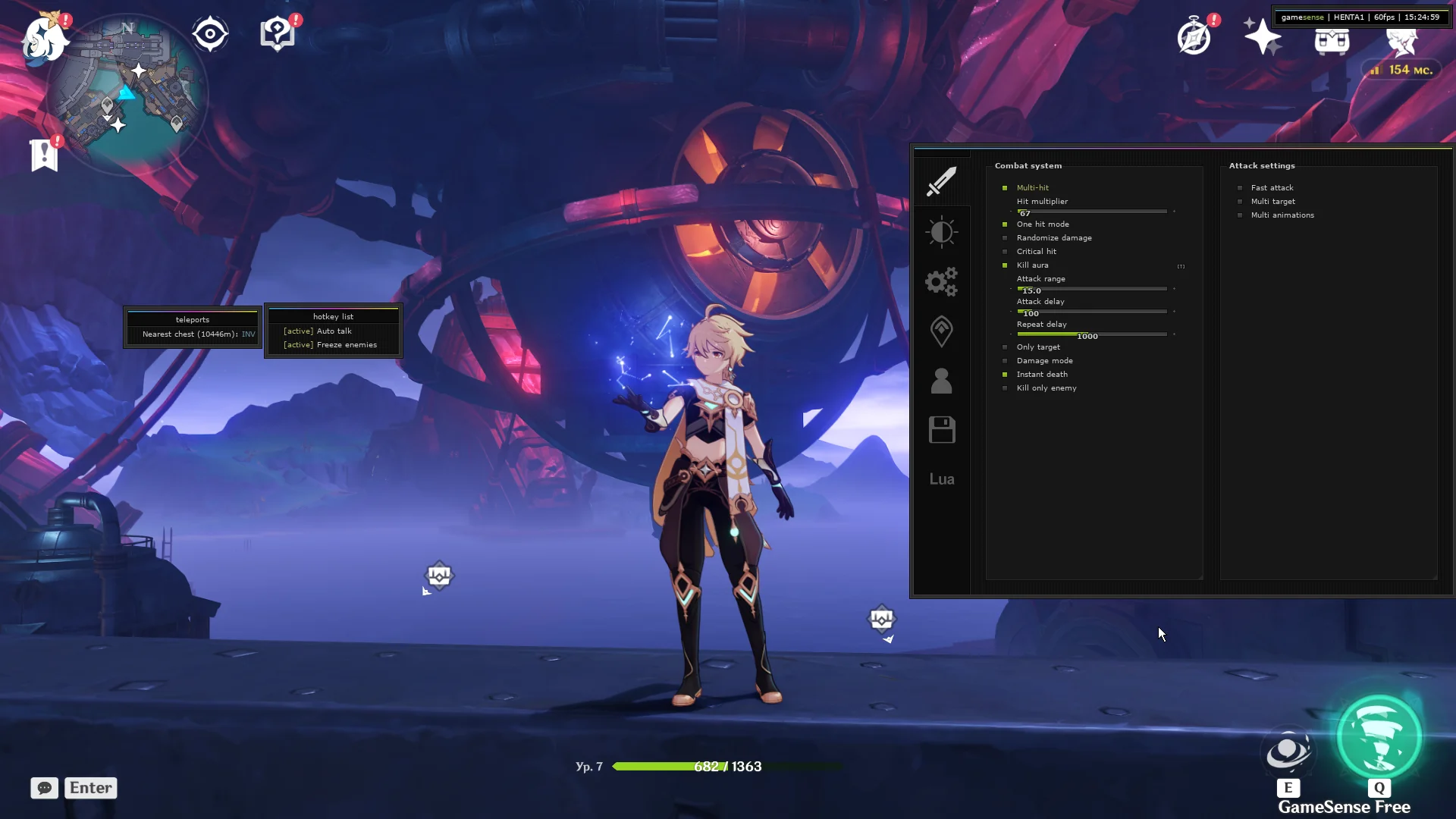Enable Kill only enemy option

[x=1005, y=388]
